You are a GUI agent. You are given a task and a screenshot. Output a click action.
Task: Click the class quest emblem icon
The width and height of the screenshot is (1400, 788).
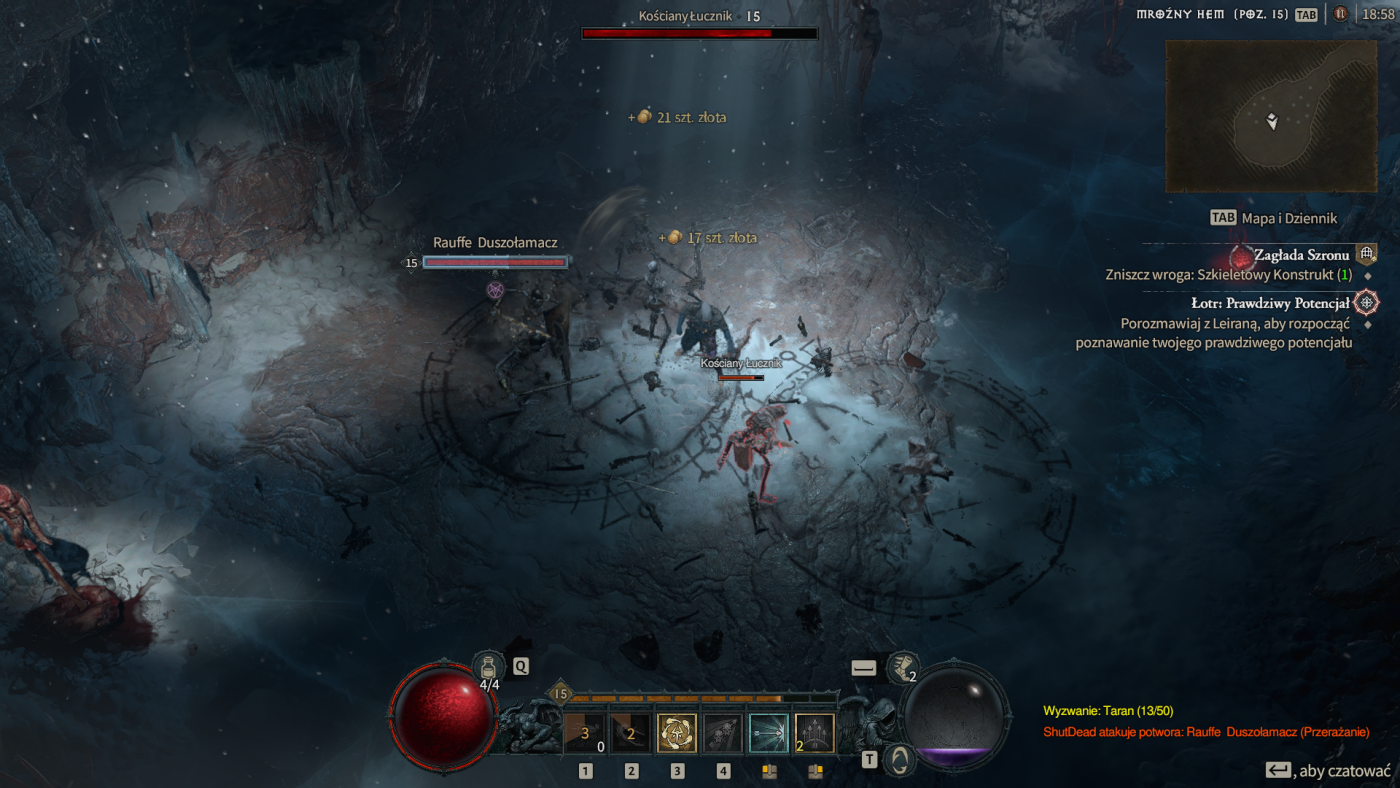click(x=1367, y=302)
